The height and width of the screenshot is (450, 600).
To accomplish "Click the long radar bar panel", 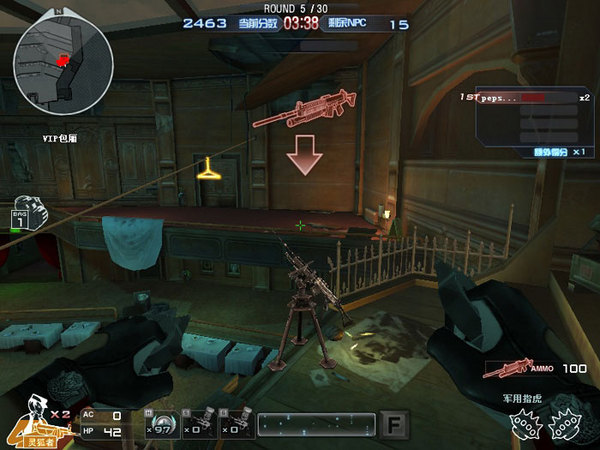I will 315,425.
